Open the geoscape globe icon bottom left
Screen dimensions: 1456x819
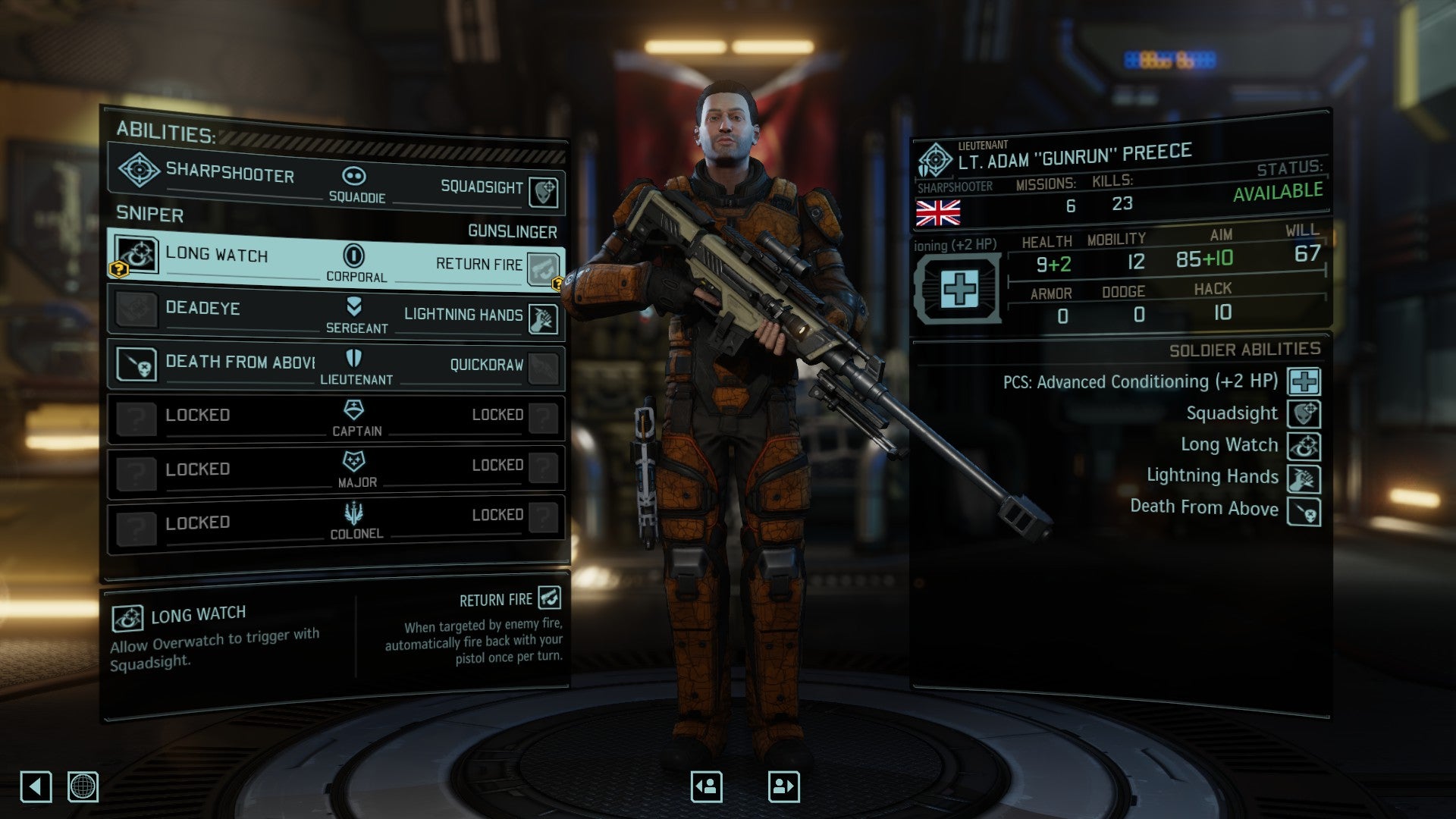coord(83,788)
